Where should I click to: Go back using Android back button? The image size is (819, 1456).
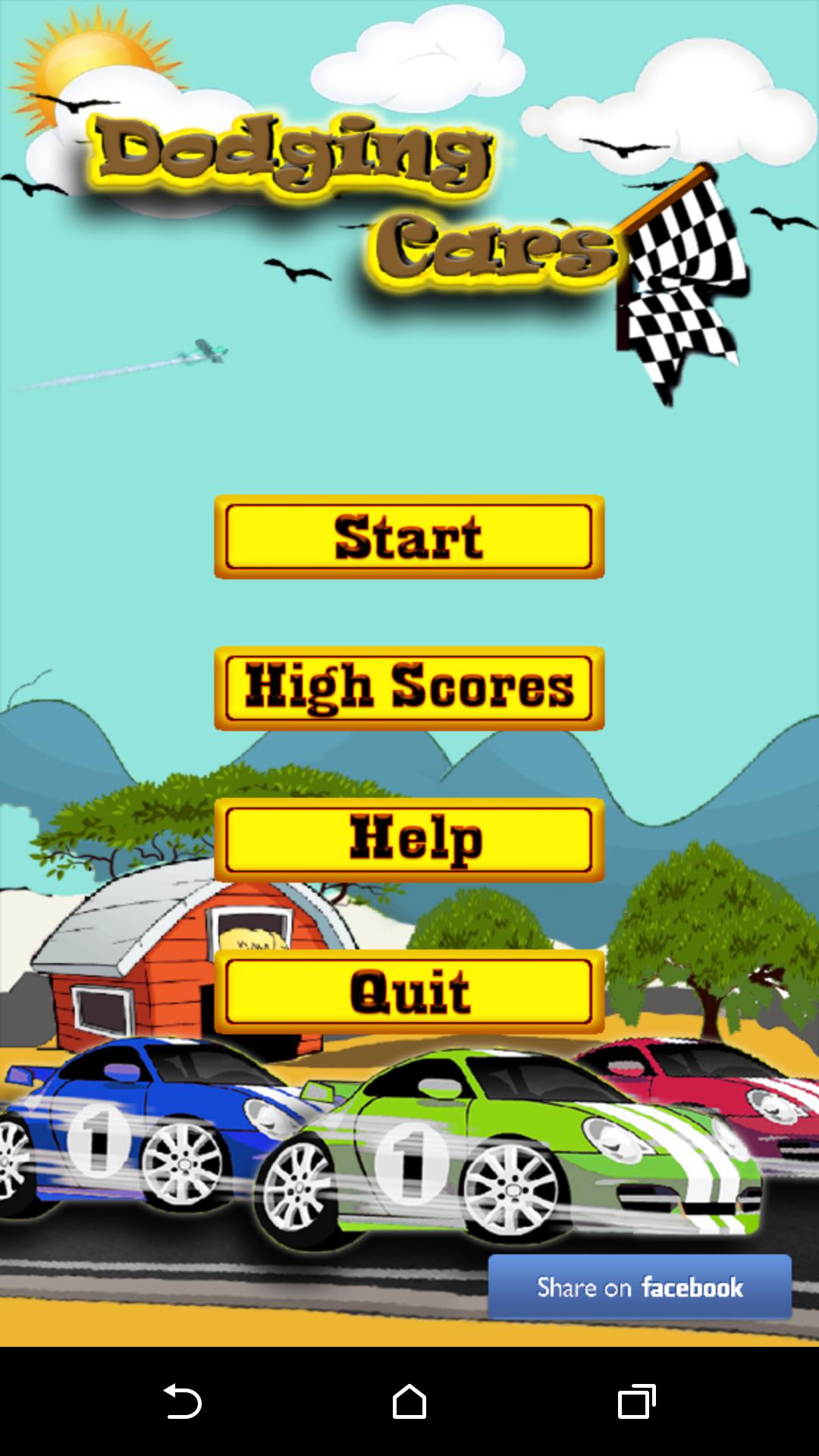click(x=182, y=1401)
